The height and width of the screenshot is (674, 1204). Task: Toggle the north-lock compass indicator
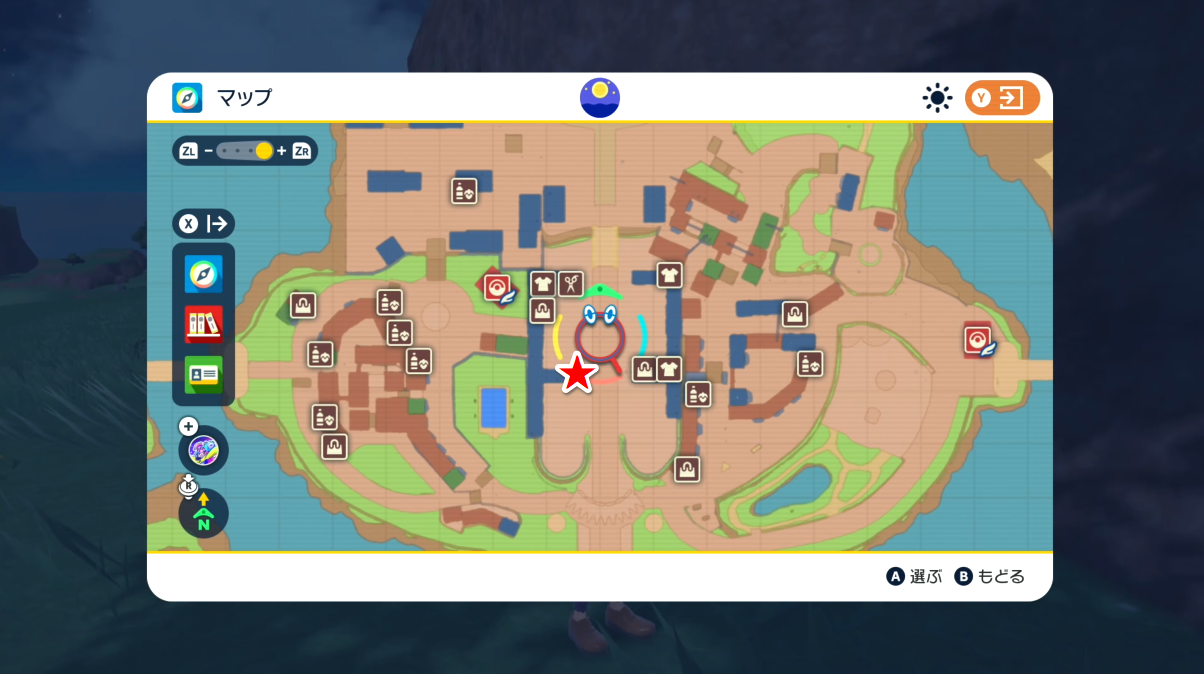[x=204, y=513]
